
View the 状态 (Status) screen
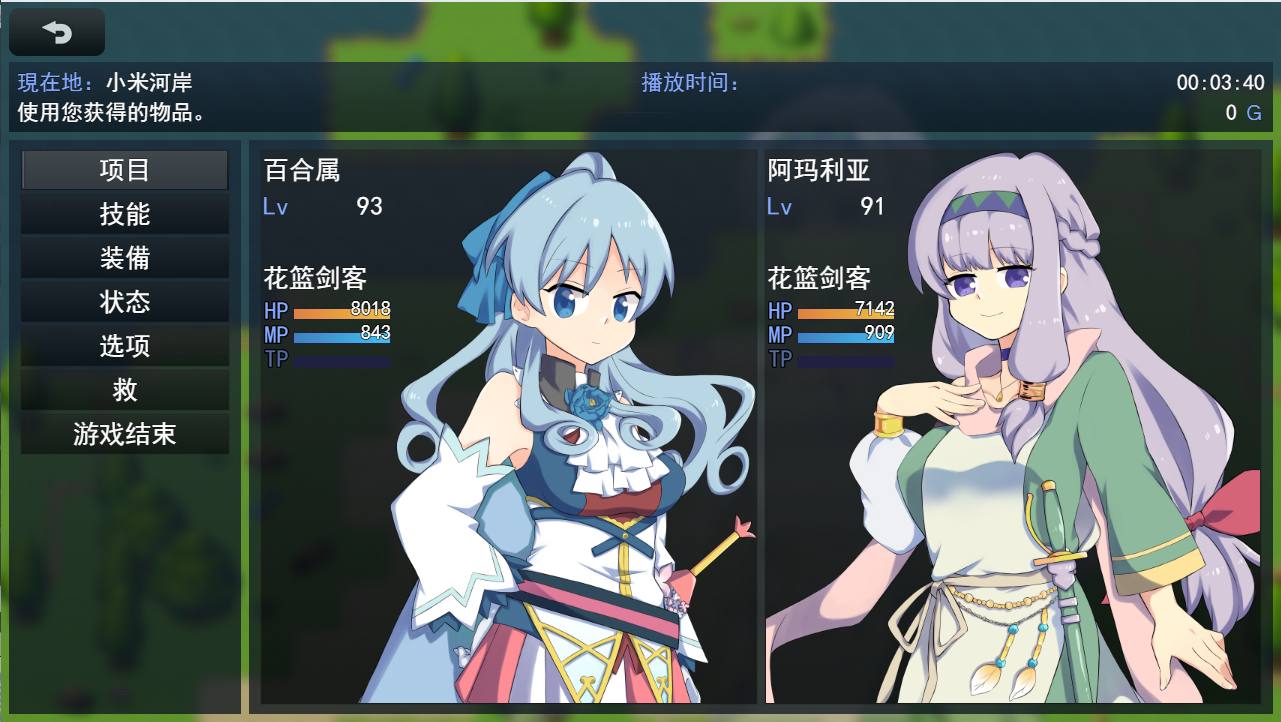click(x=124, y=301)
